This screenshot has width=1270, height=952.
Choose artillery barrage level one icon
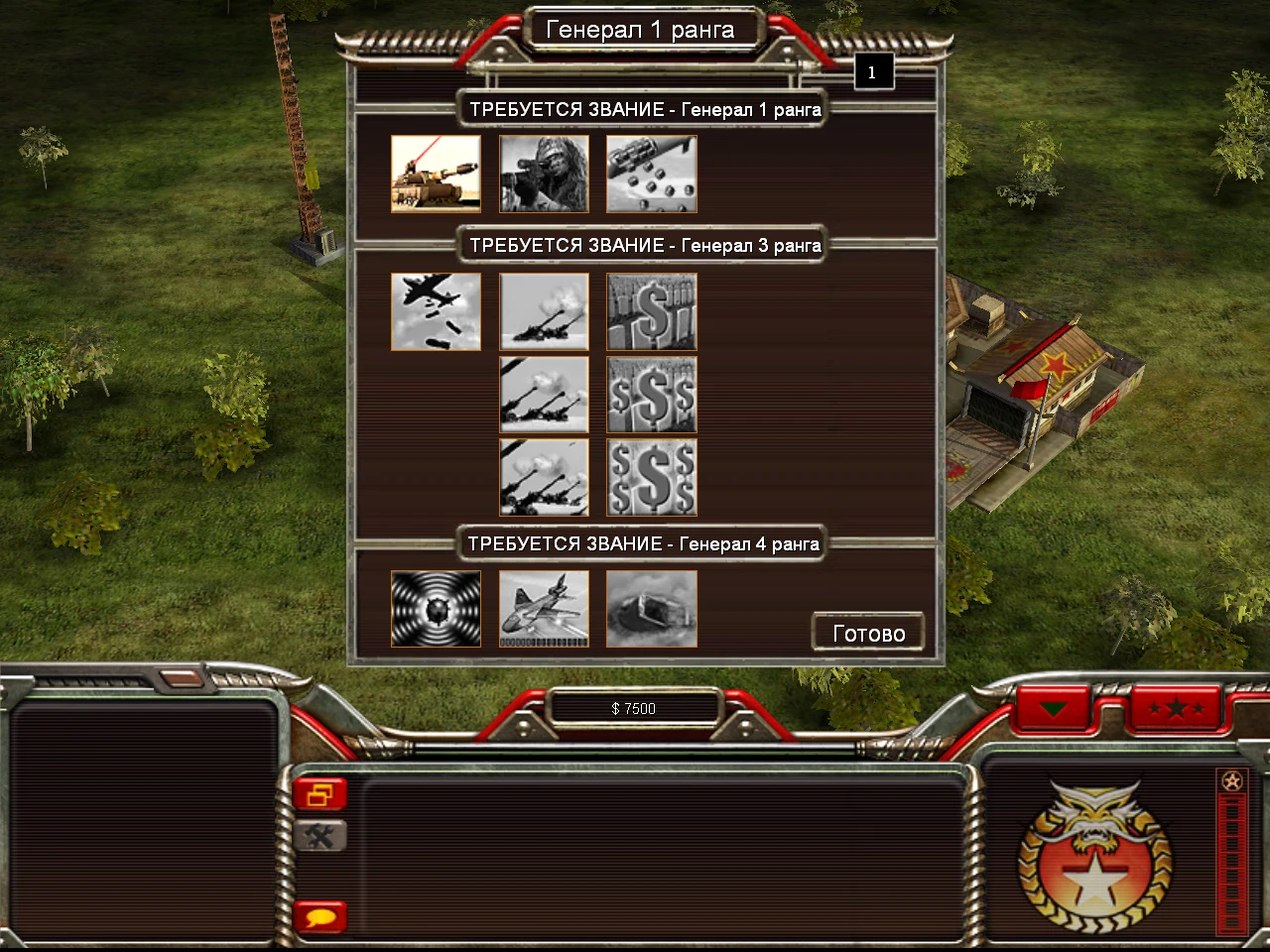coord(544,311)
